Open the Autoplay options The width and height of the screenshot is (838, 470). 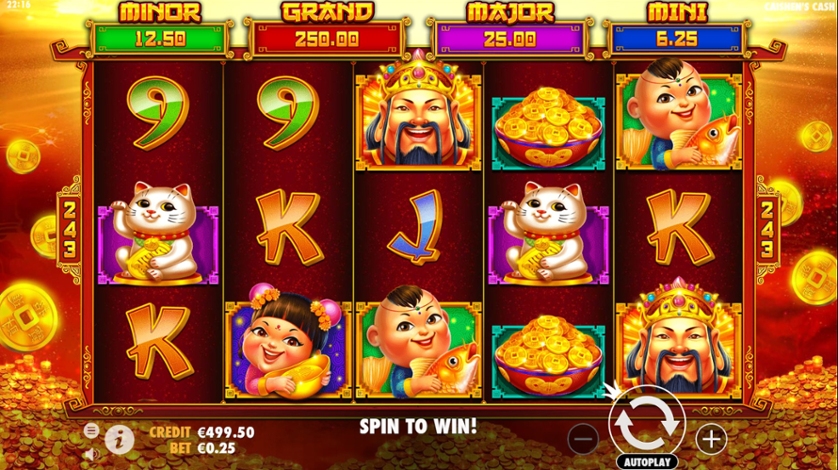click(x=646, y=462)
